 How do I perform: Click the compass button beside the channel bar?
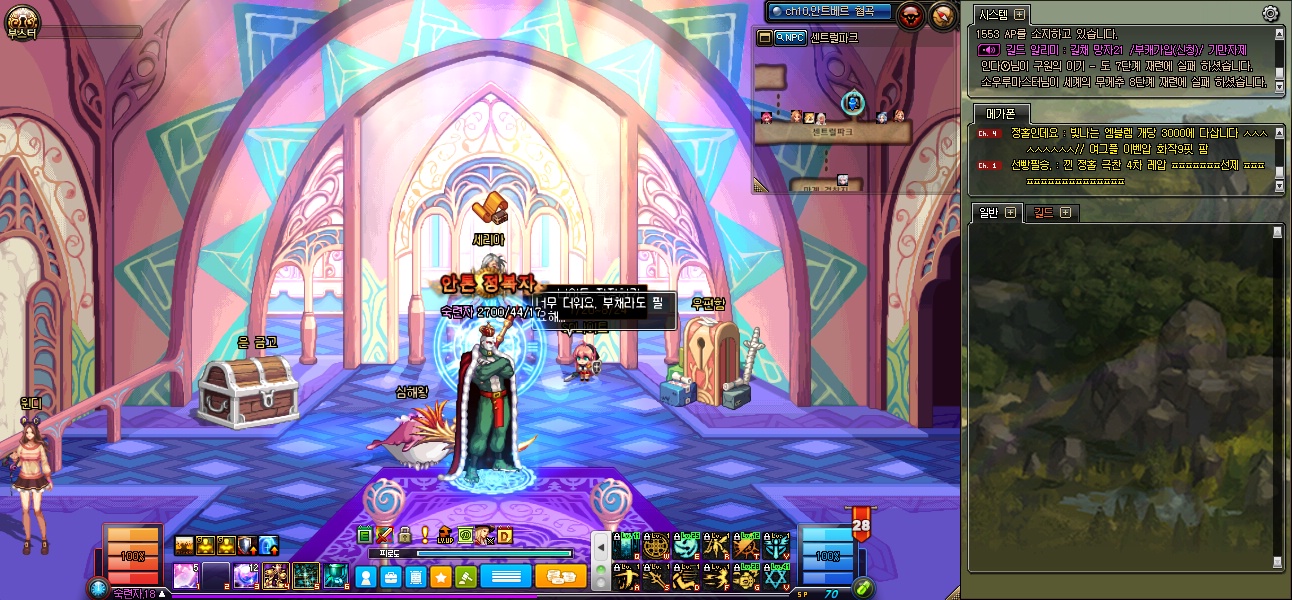(x=943, y=14)
